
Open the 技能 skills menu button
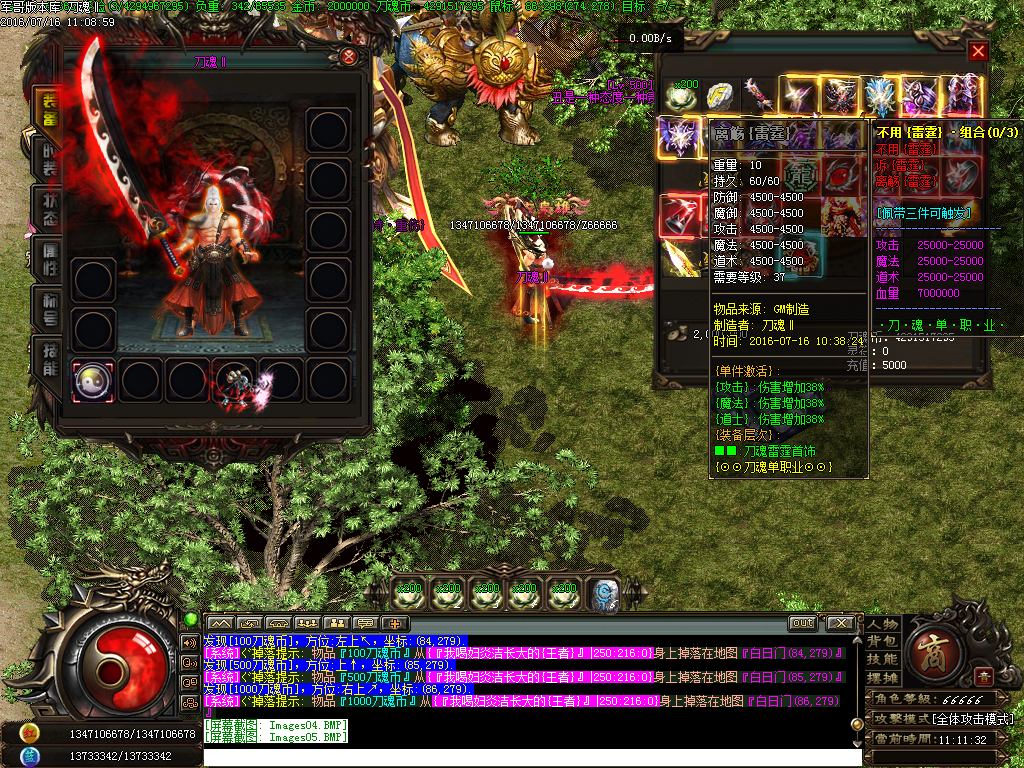click(882, 659)
